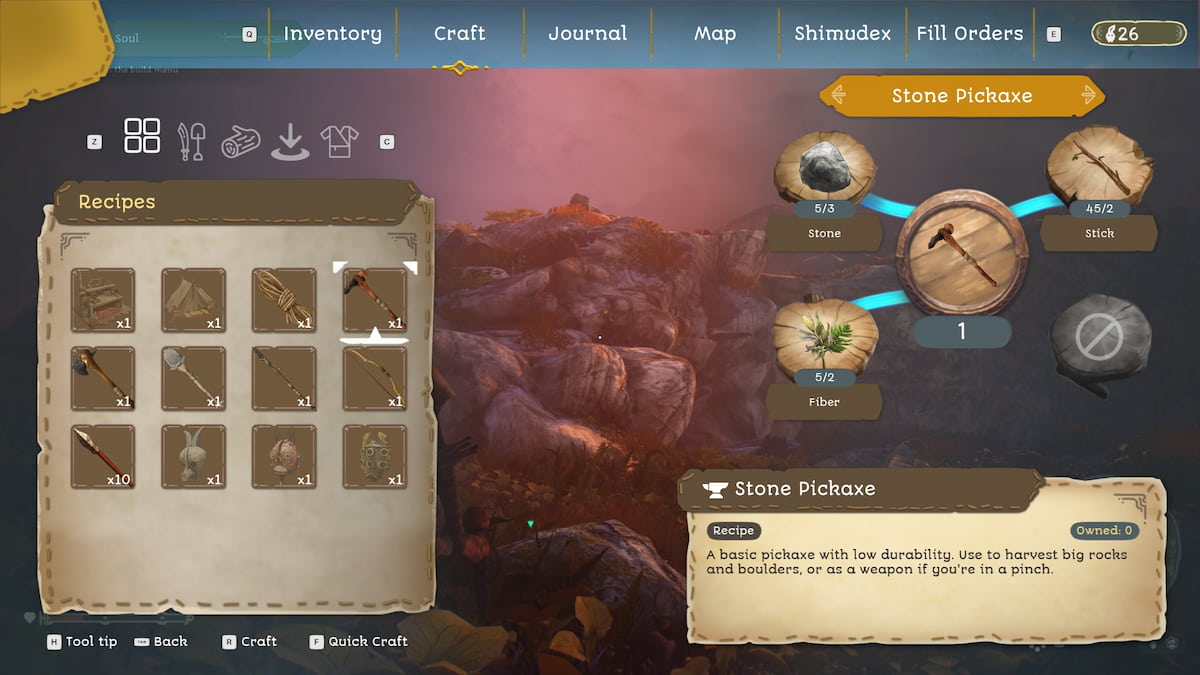Switch to the Journal tab
The width and height of the screenshot is (1200, 675).
[587, 33]
